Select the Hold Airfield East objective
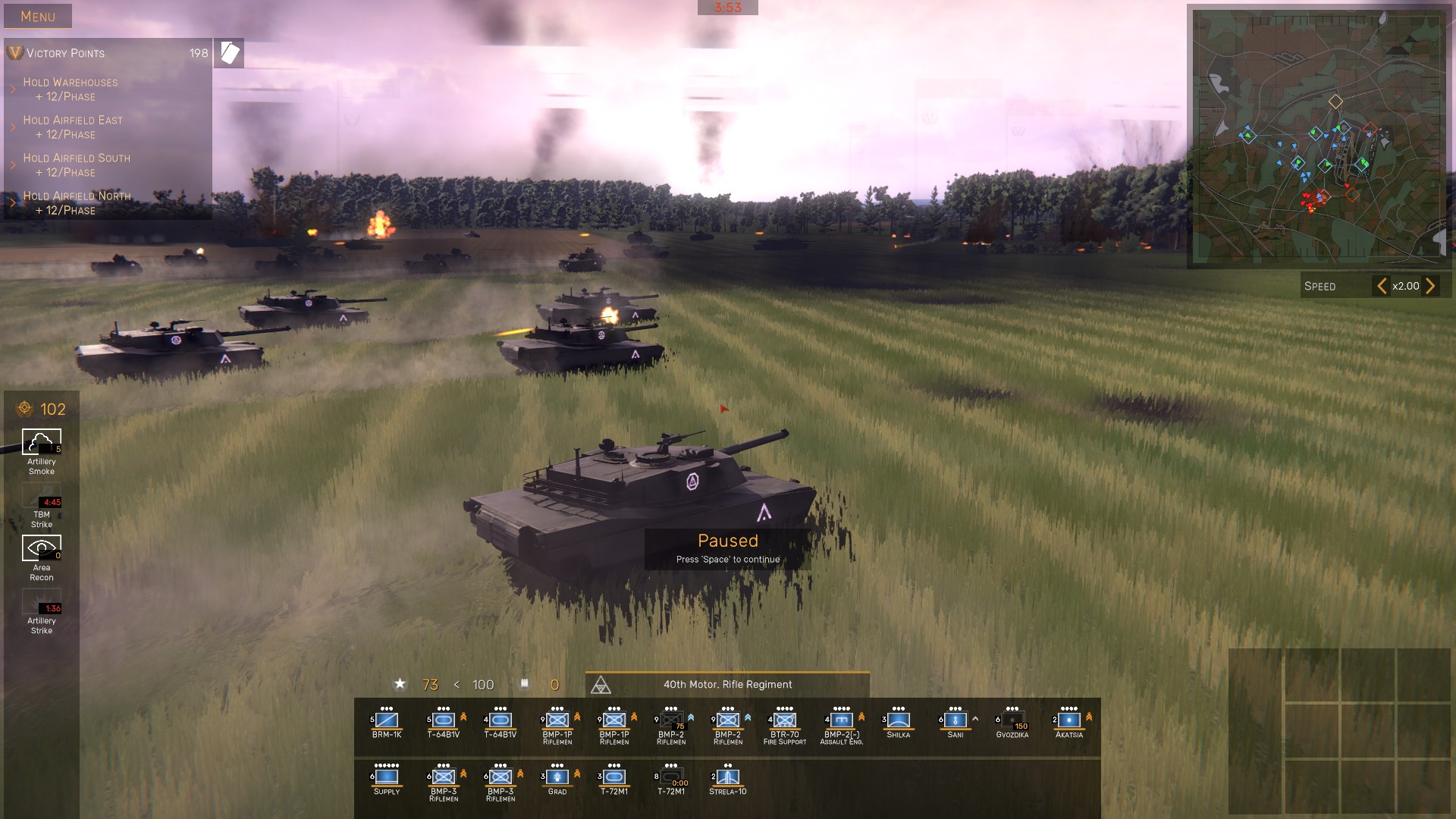 coord(72,127)
